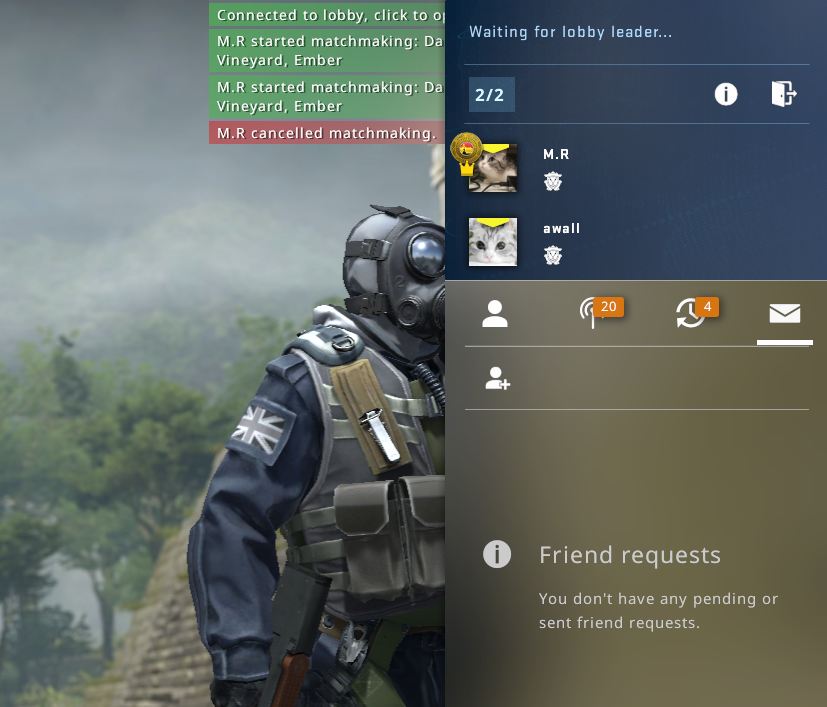827x707 pixels.
Task: Click the 'M.R cancelled matchmaking' notification
Action: tap(327, 133)
